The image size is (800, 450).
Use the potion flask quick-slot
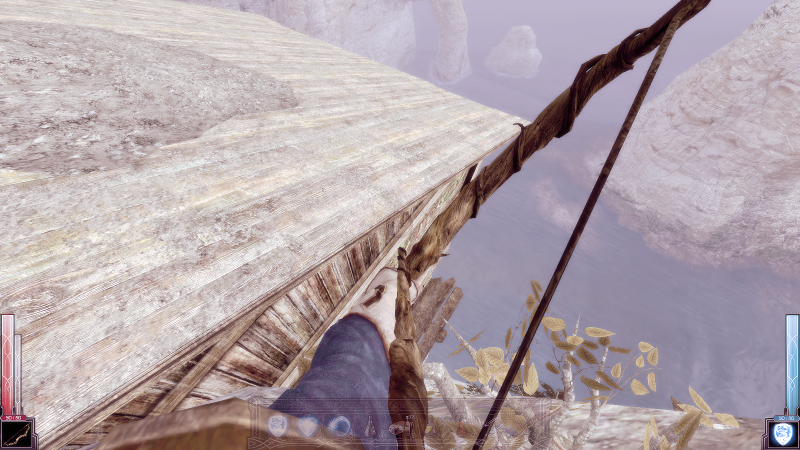[x=371, y=426]
